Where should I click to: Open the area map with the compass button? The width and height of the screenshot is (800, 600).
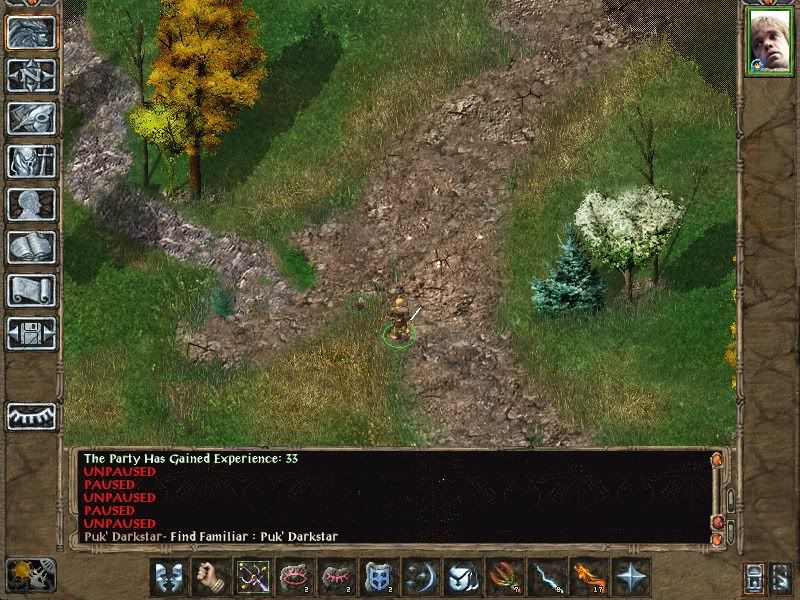(31, 76)
